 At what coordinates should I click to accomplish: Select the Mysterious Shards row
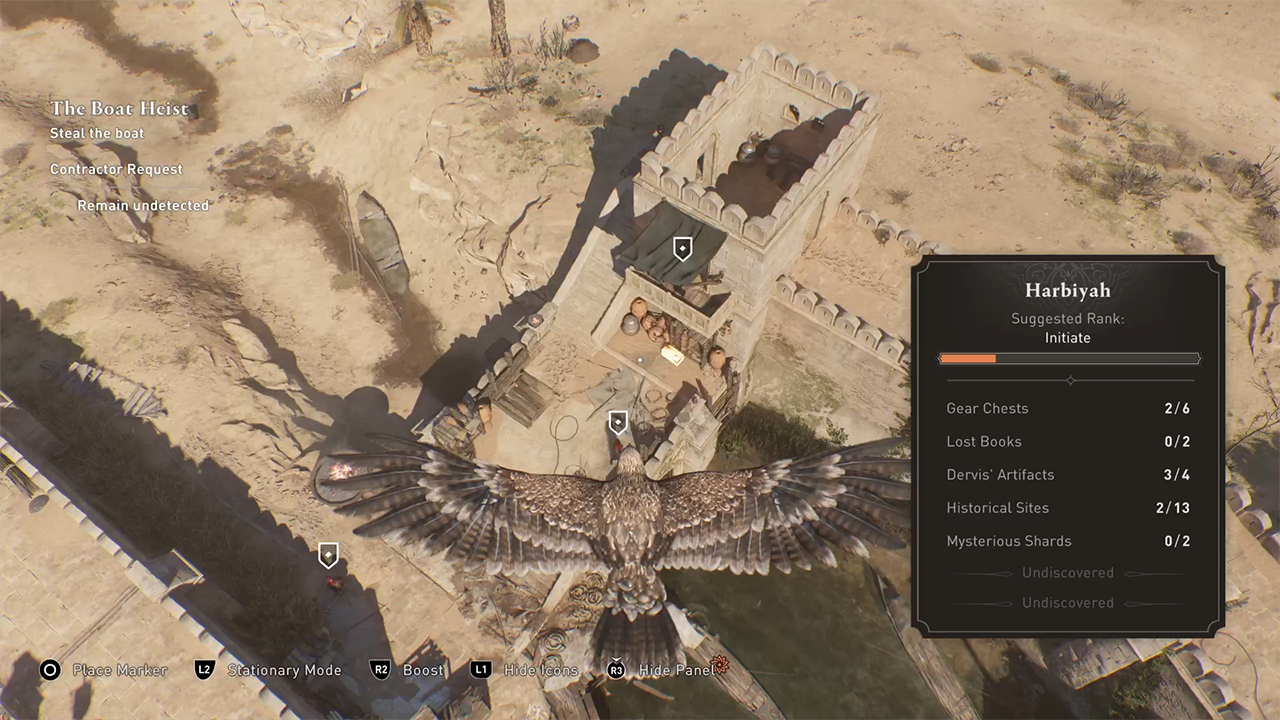click(1068, 541)
